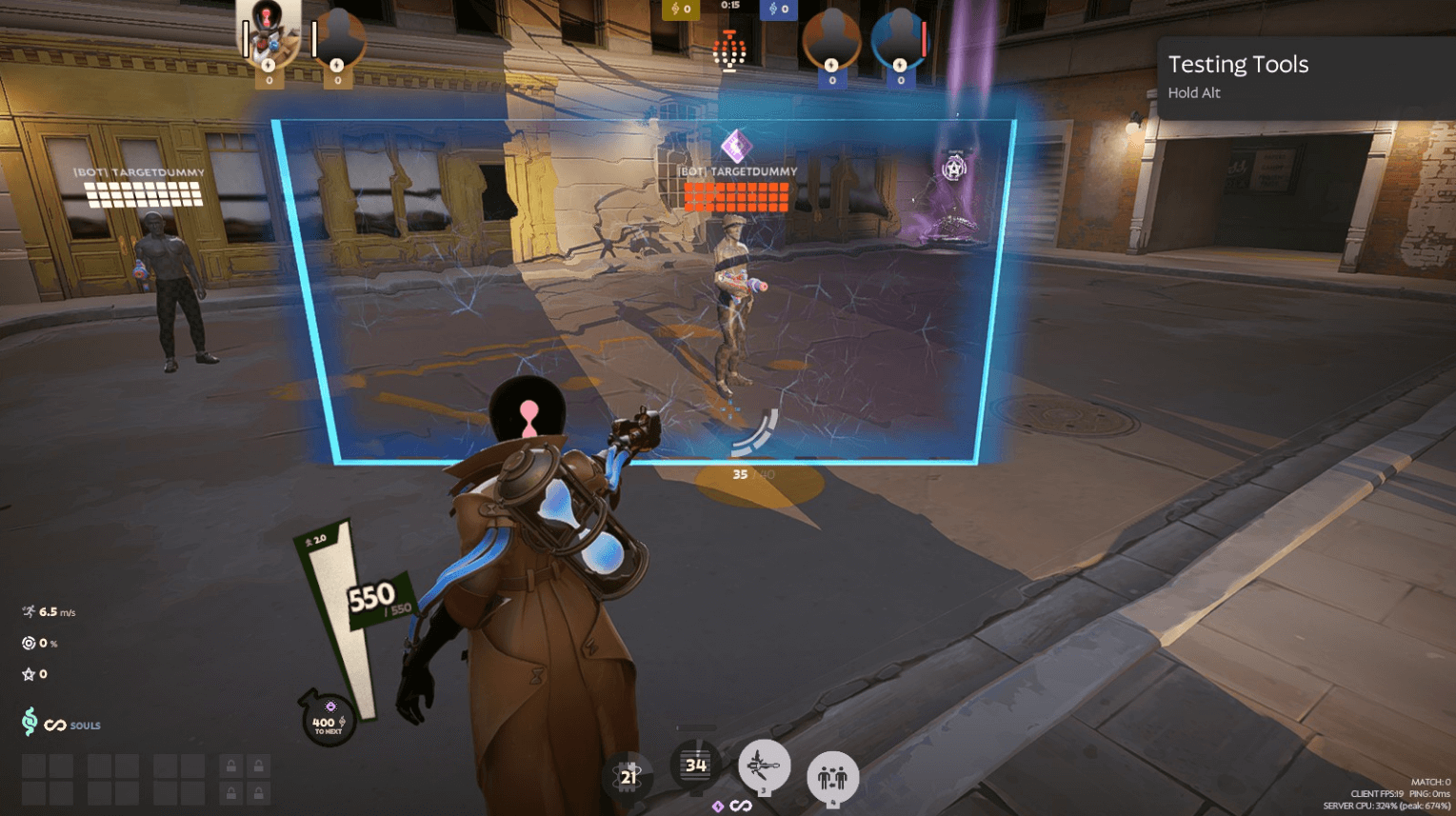Screen dimensions: 1456x816
Task: Select the yellow team souls score tab
Action: point(679,9)
